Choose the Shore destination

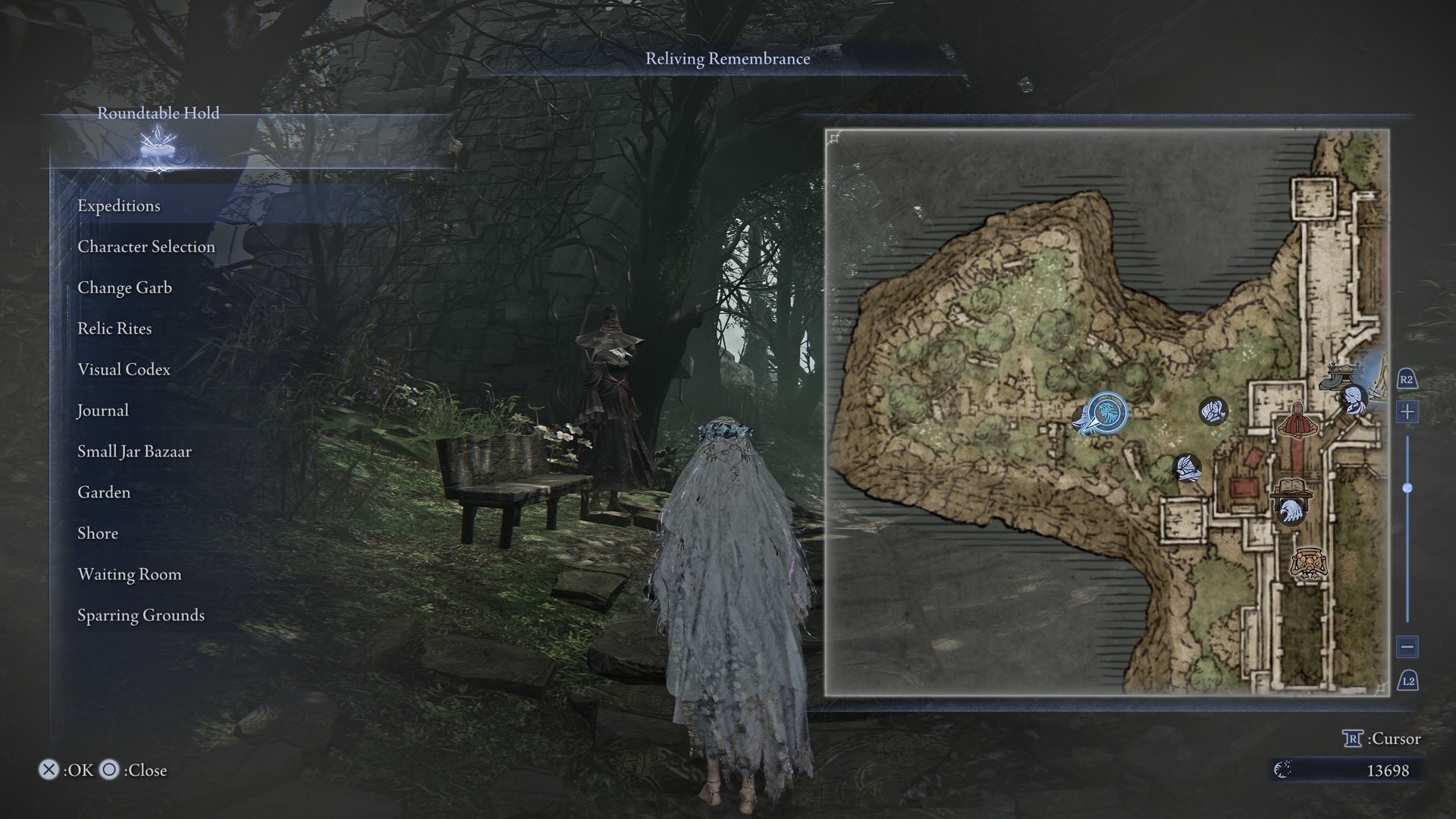point(98,534)
